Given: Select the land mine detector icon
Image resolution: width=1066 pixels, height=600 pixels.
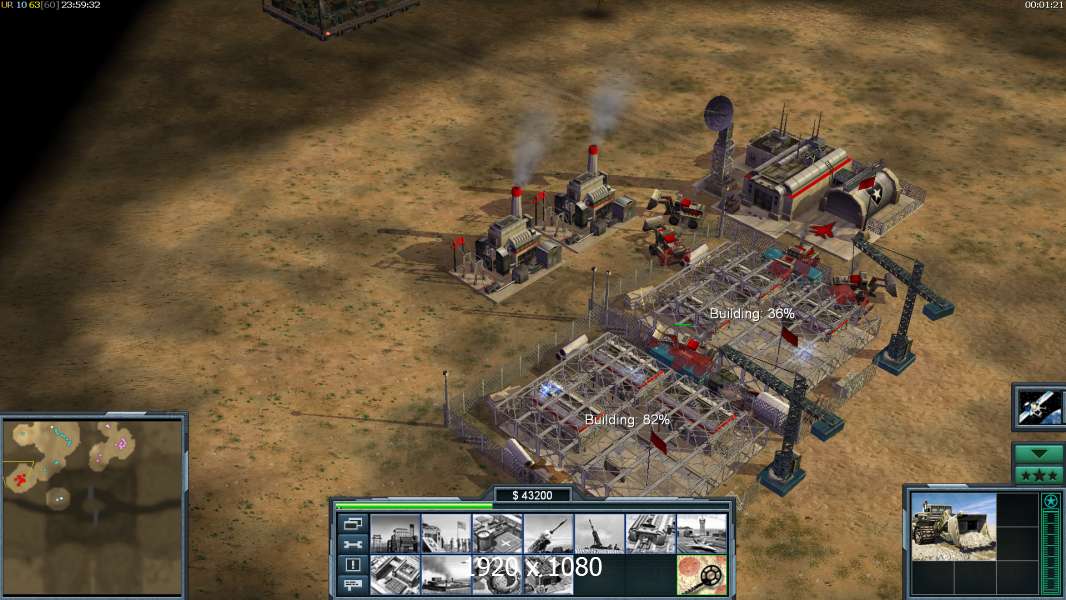Looking at the screenshot, I should [701, 575].
